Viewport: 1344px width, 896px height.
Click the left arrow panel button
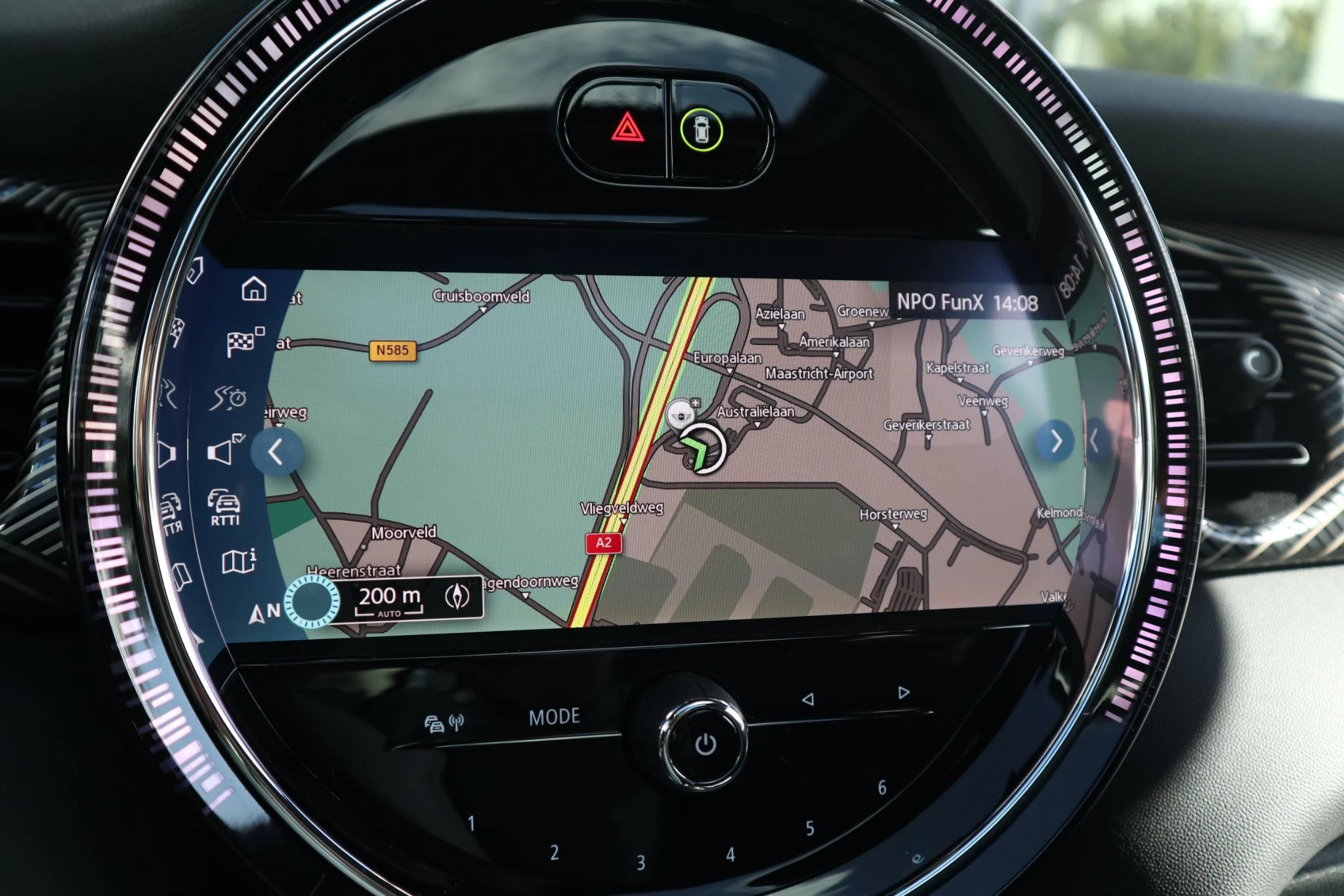(276, 452)
